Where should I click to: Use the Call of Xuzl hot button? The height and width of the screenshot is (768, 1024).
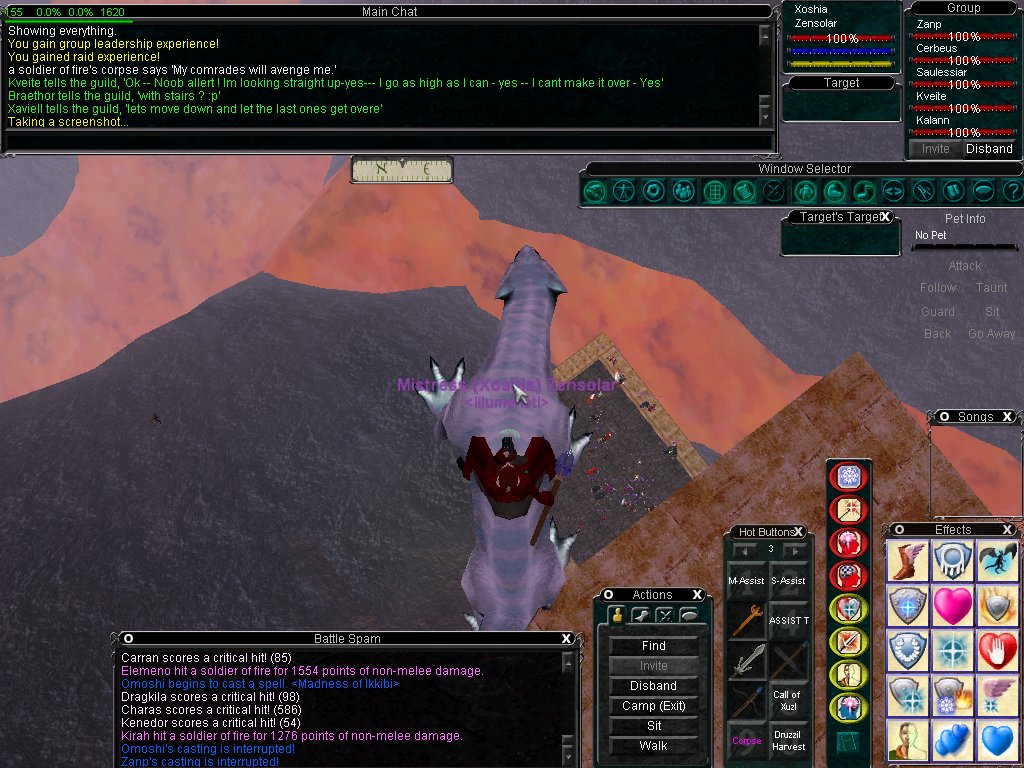pyautogui.click(x=788, y=700)
